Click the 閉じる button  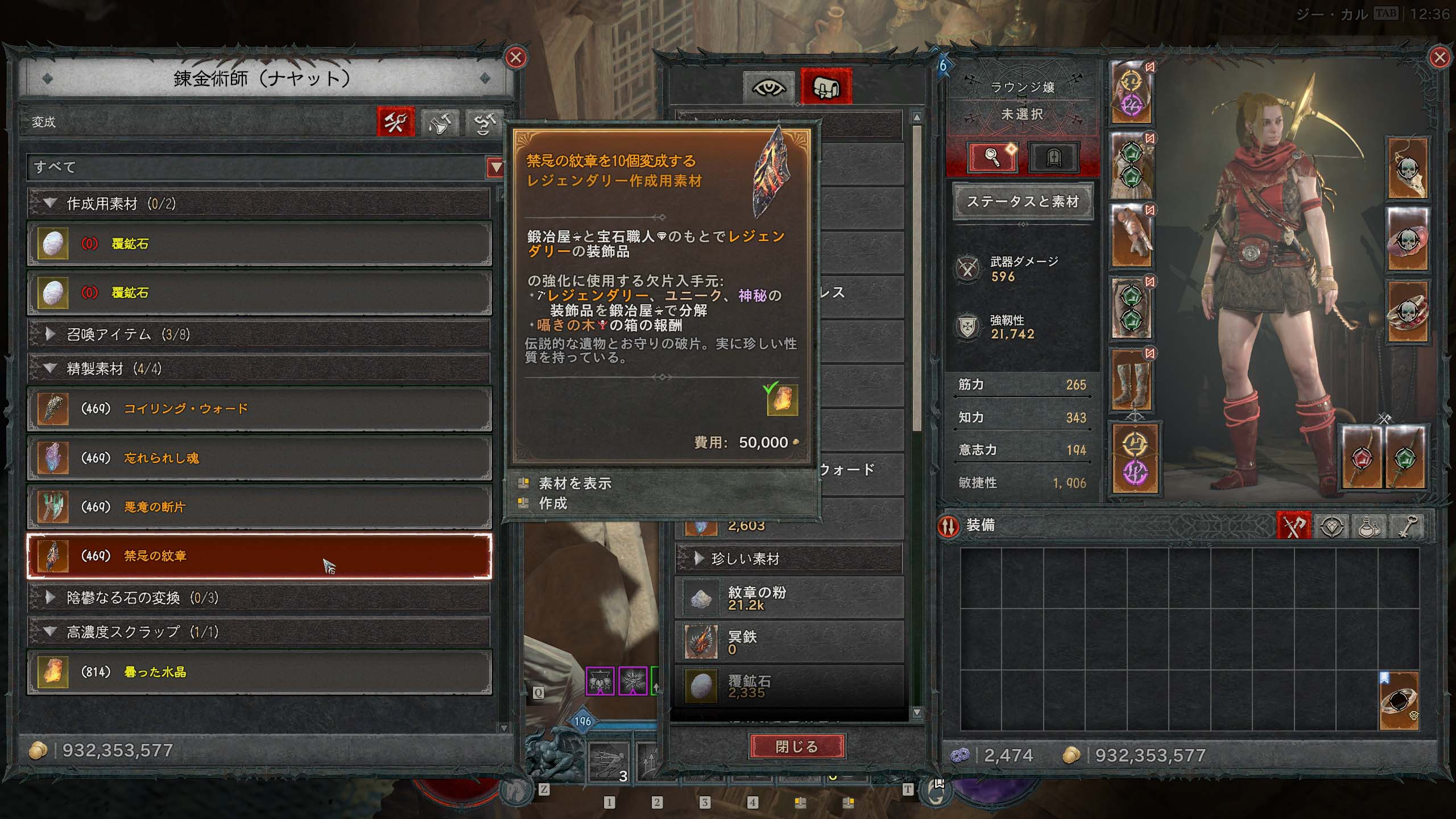coord(797,746)
